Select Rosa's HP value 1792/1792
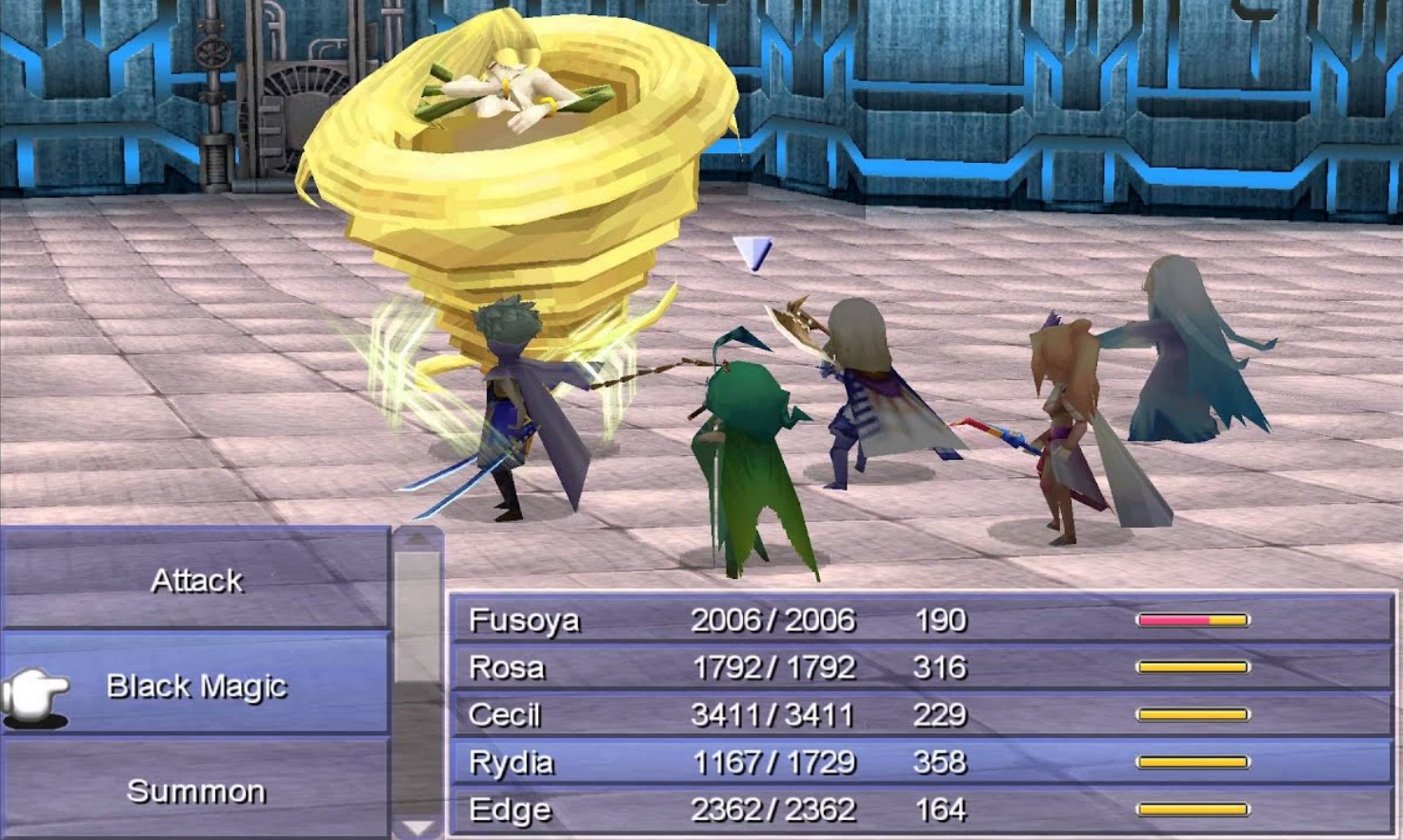The image size is (1403, 840). 773,668
